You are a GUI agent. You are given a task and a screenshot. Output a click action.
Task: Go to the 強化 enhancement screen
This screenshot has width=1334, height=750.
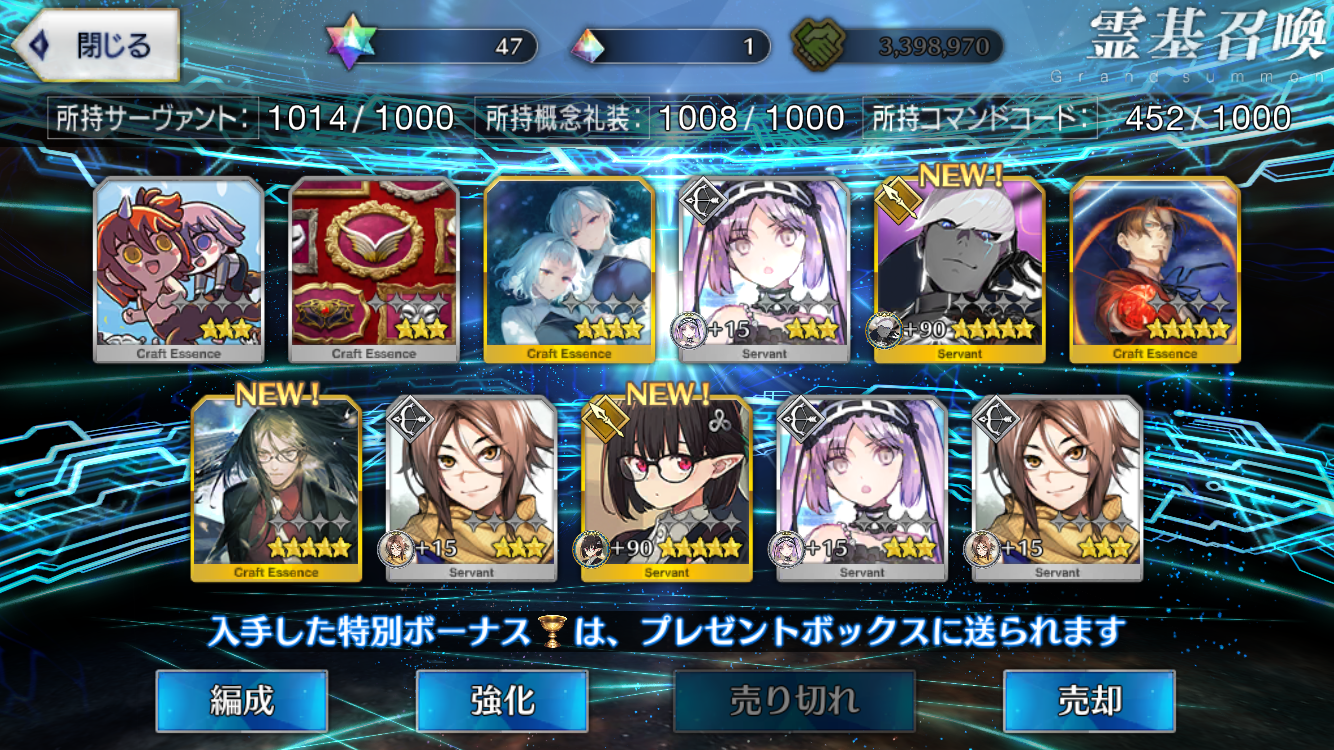point(501,701)
